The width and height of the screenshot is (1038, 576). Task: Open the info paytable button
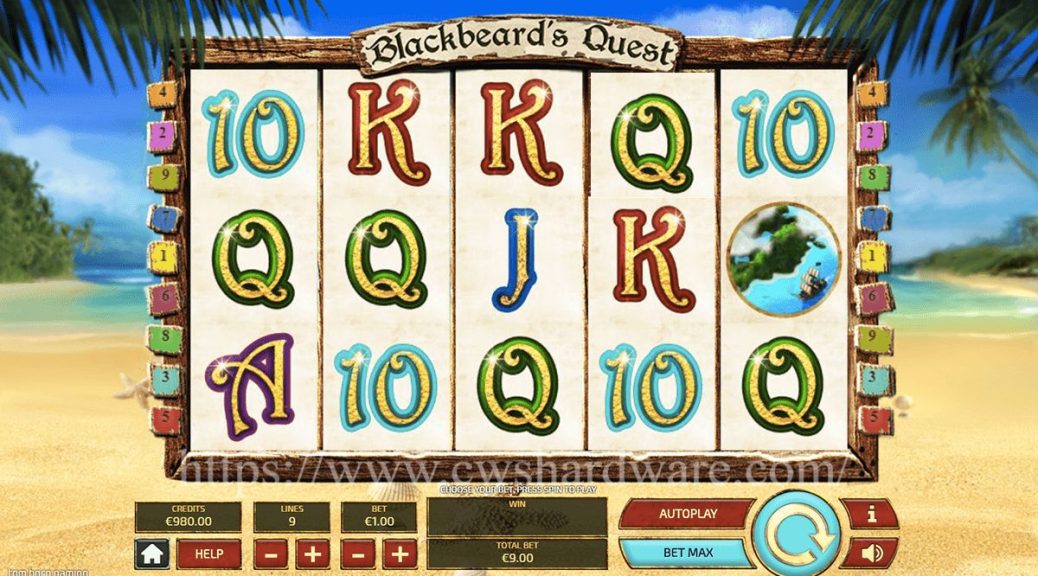871,514
